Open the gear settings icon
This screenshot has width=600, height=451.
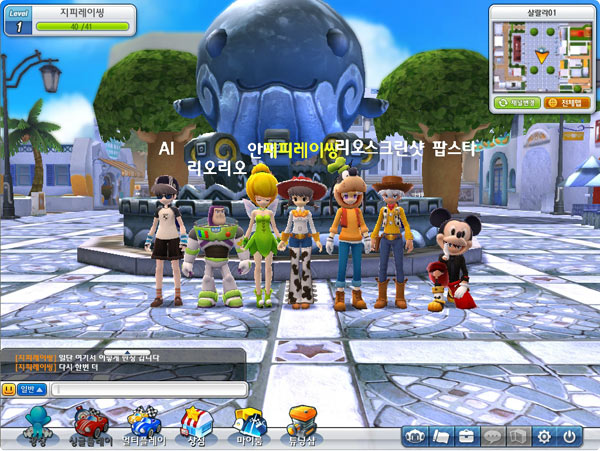coord(544,436)
